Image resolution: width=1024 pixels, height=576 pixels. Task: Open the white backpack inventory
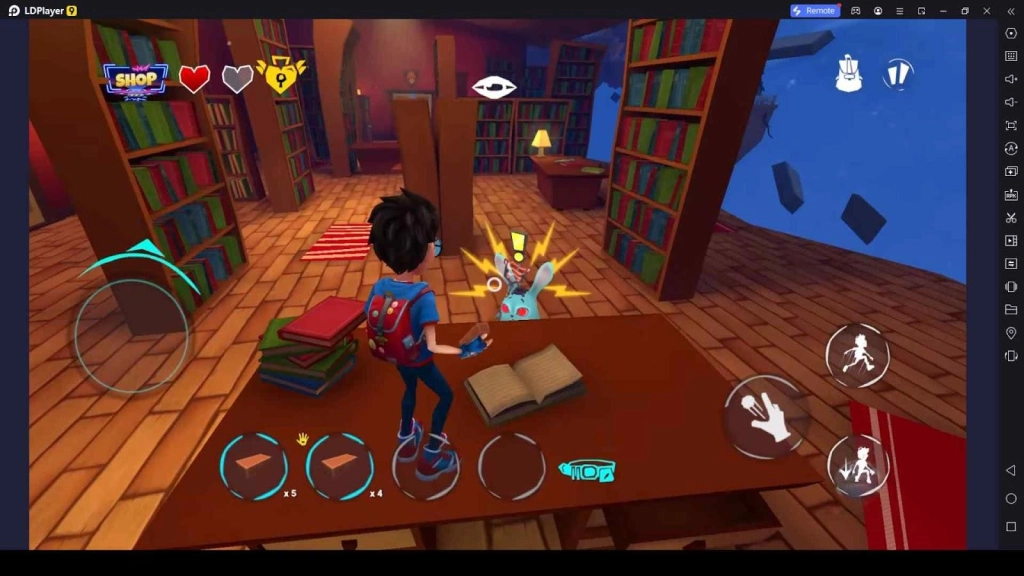(x=849, y=75)
